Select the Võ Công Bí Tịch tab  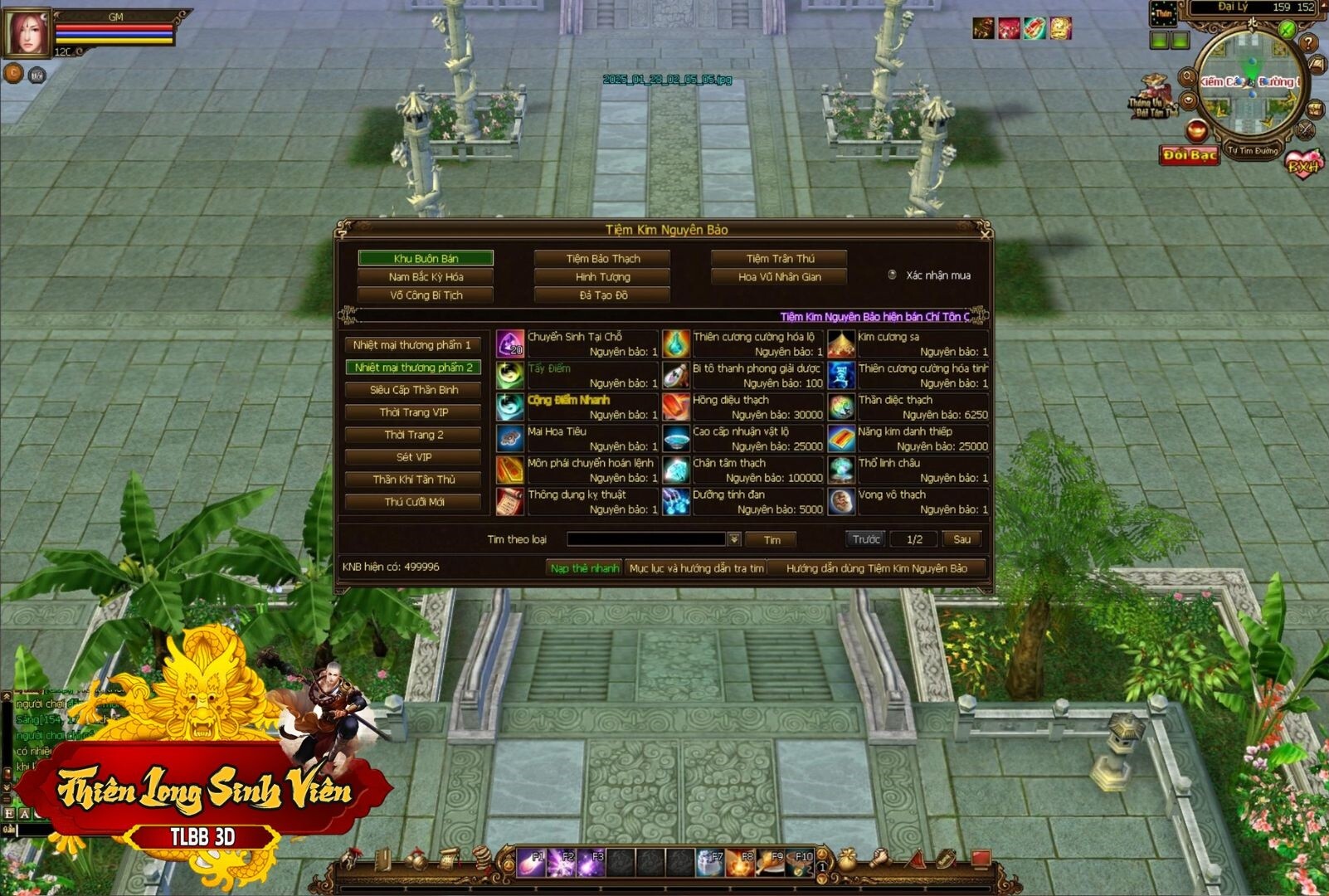pos(426,295)
